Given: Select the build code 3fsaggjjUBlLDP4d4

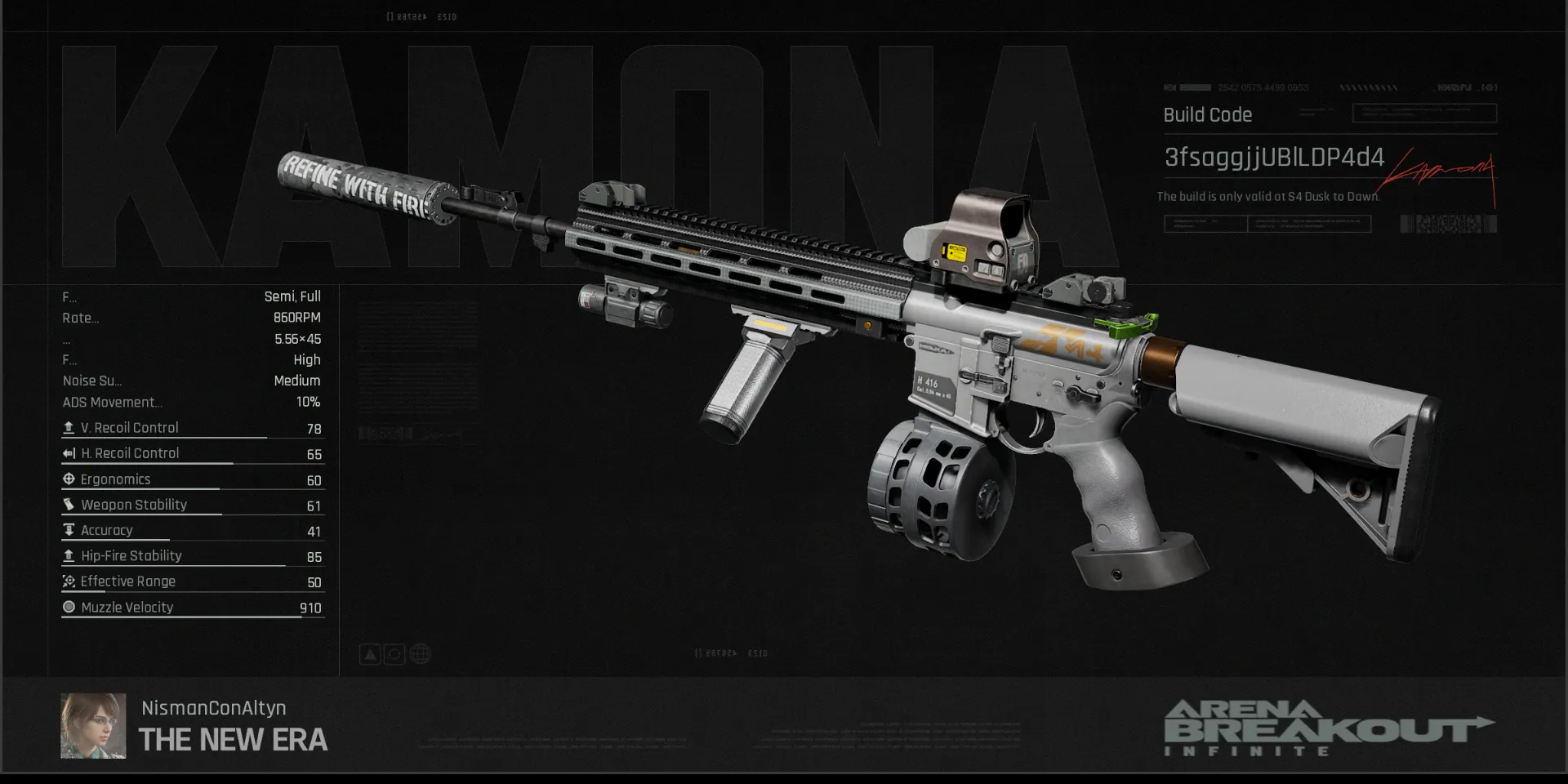Looking at the screenshot, I should [x=1273, y=157].
